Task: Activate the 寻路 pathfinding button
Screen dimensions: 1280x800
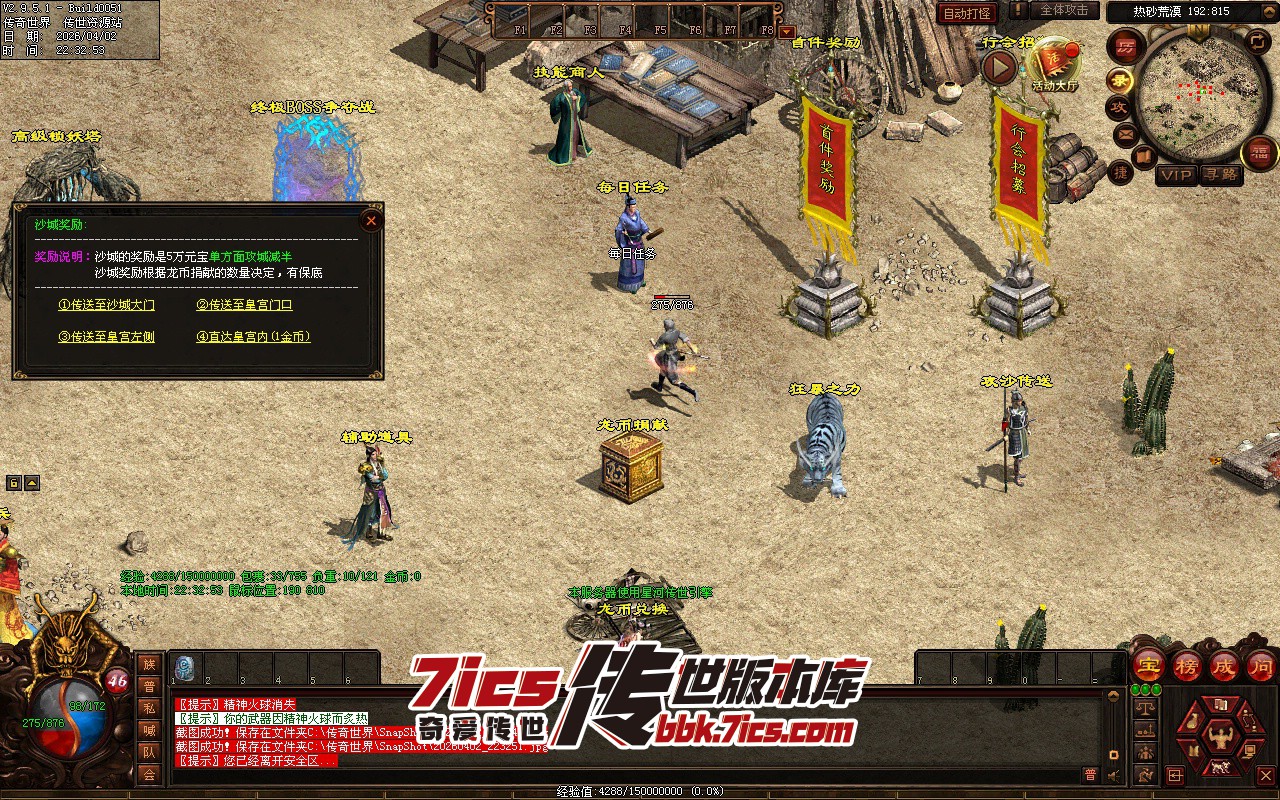Action: (1220, 175)
